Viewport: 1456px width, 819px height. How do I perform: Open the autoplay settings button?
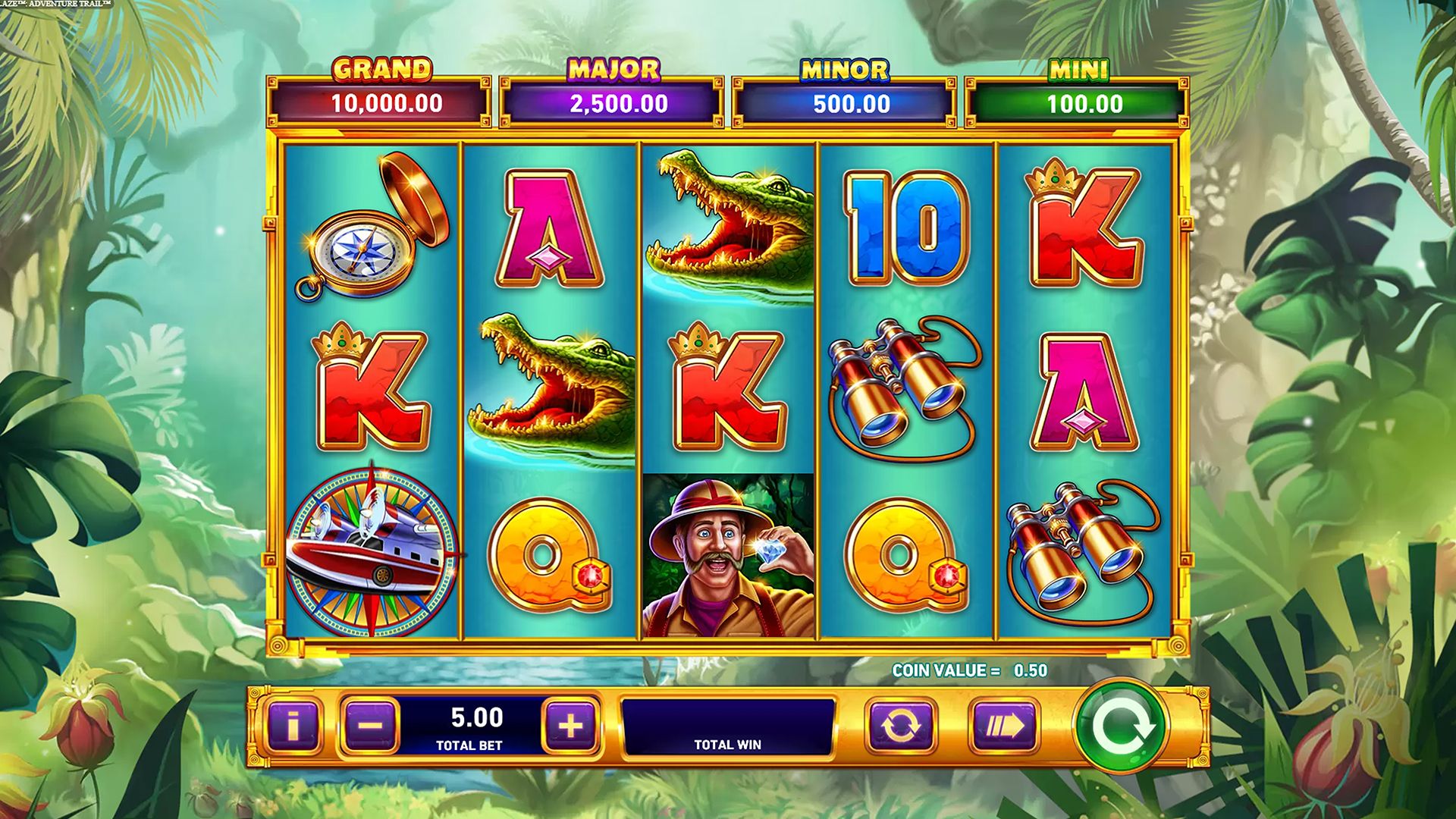pyautogui.click(x=901, y=726)
